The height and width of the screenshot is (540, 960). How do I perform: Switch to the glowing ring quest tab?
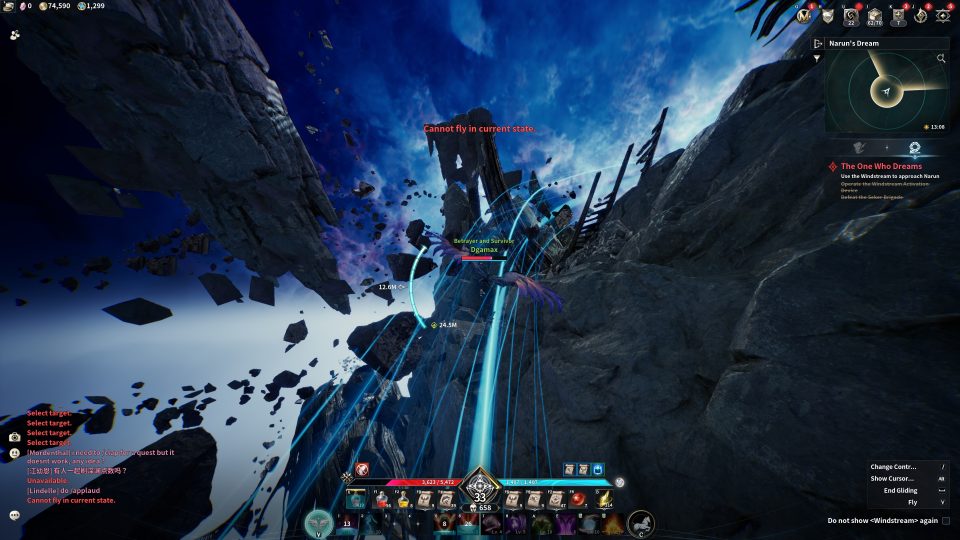(x=914, y=148)
